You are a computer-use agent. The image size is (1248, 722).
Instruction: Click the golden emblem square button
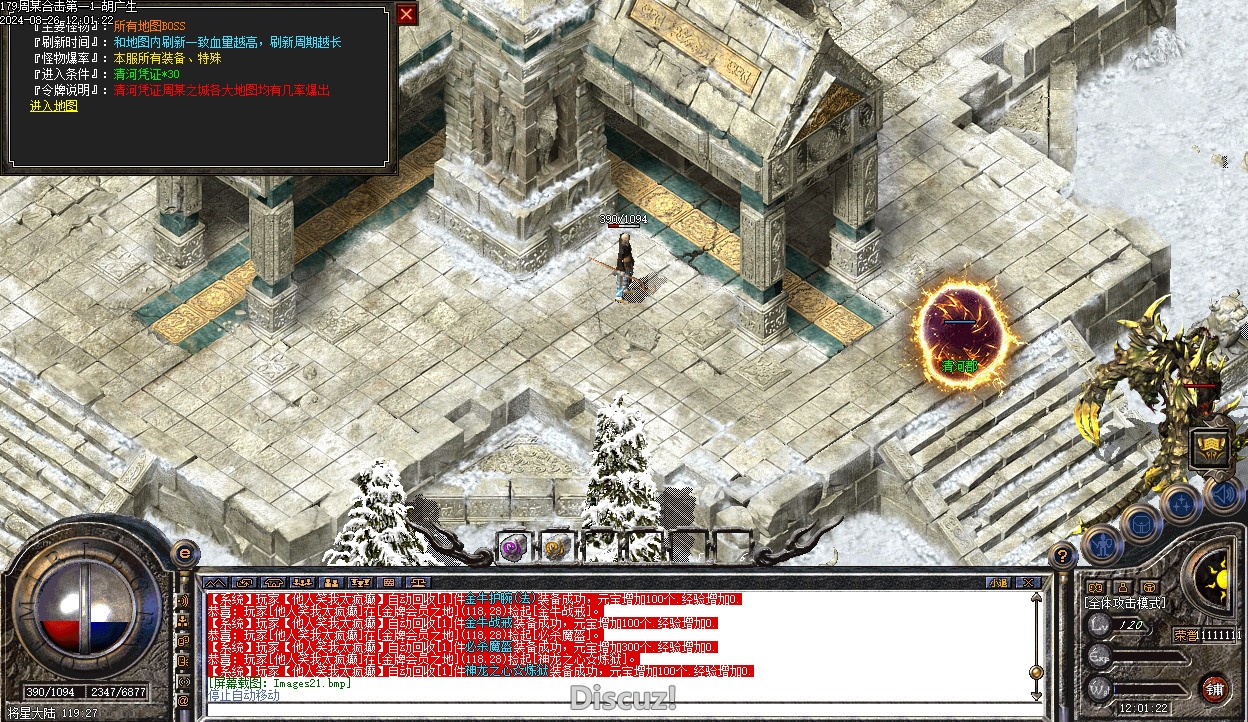1210,448
